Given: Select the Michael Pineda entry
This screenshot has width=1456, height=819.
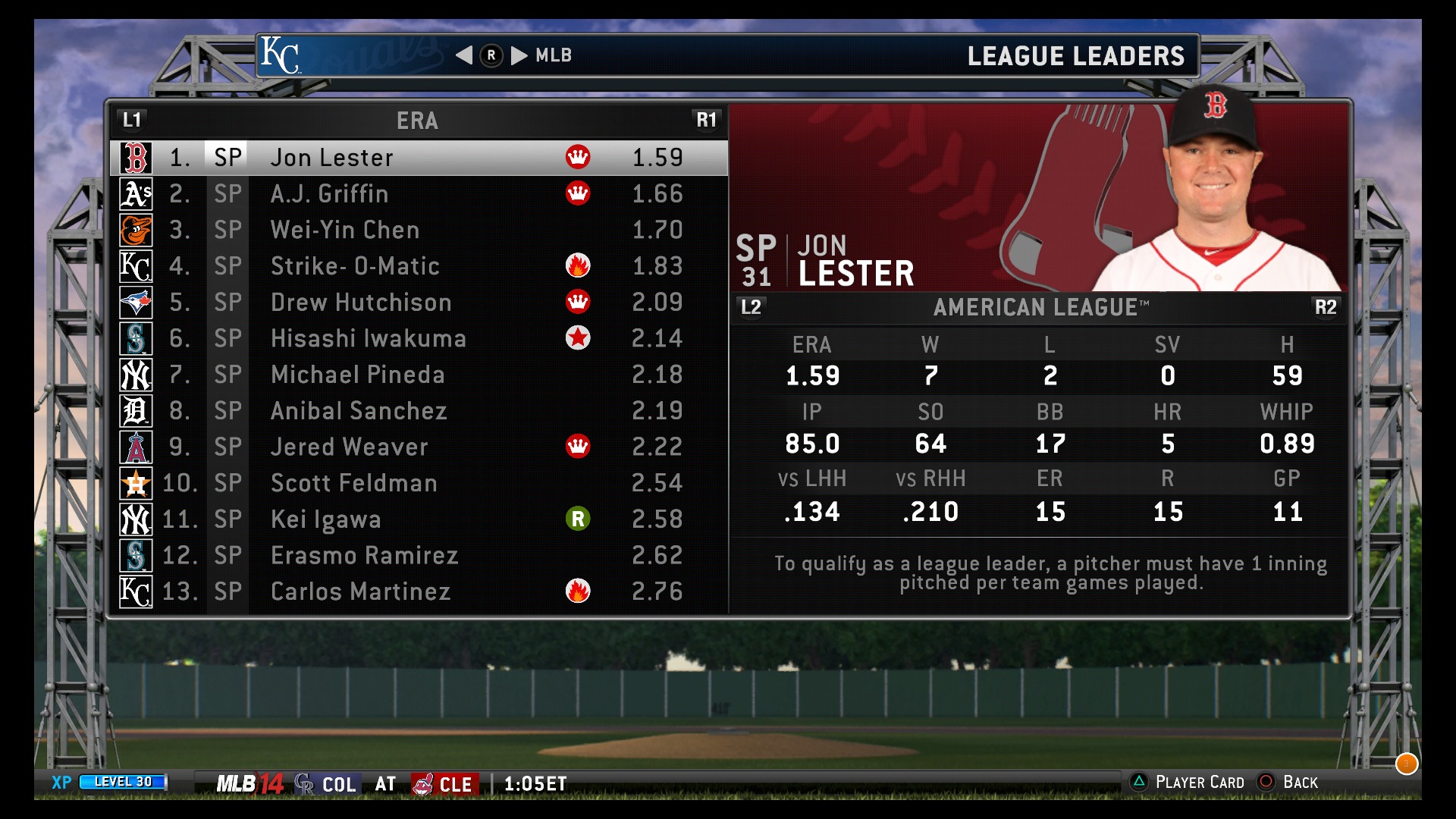Looking at the screenshot, I should pos(419,375).
